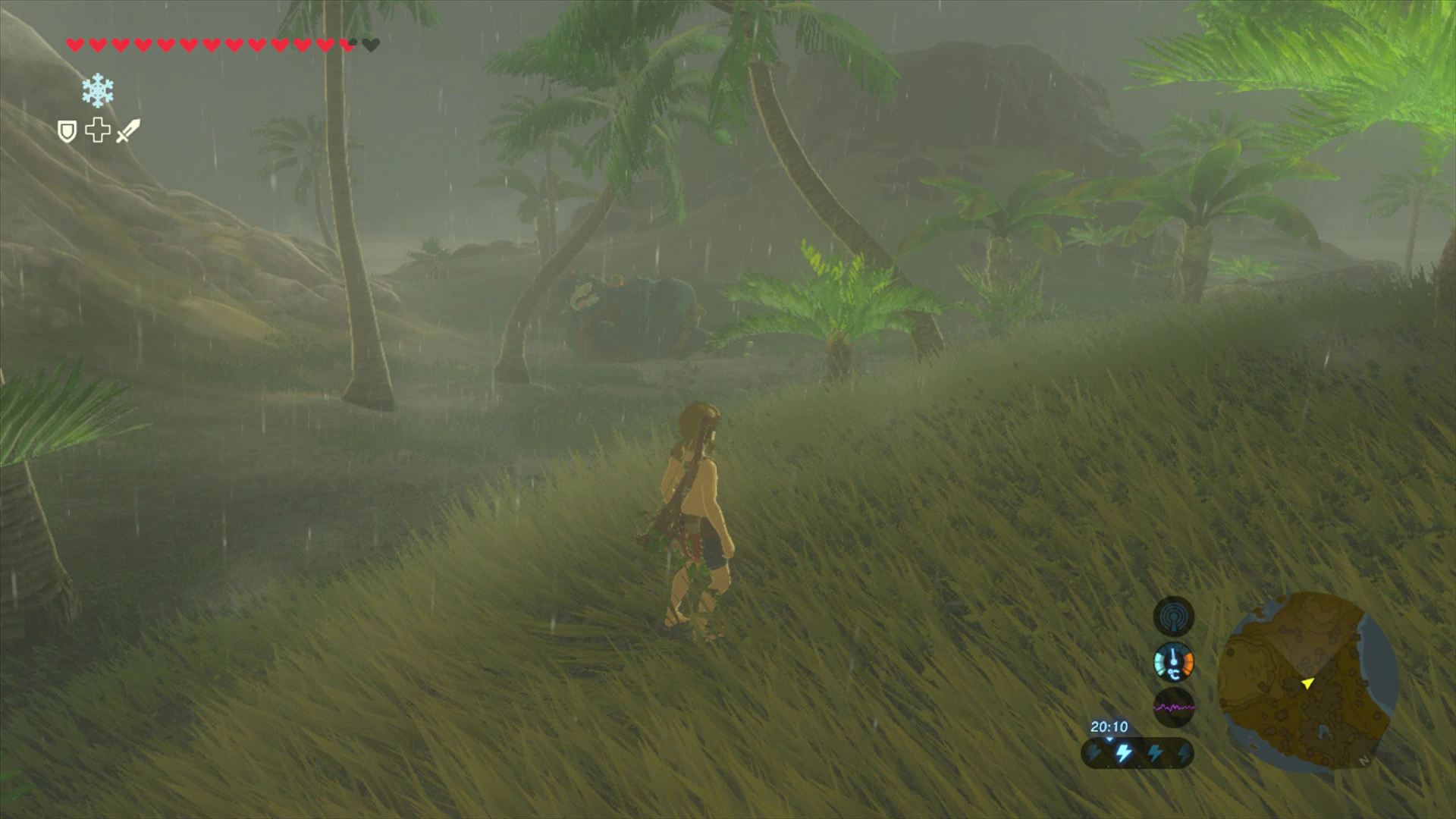
Task: Toggle the first dim lightning weather indicator
Action: pos(1095,754)
